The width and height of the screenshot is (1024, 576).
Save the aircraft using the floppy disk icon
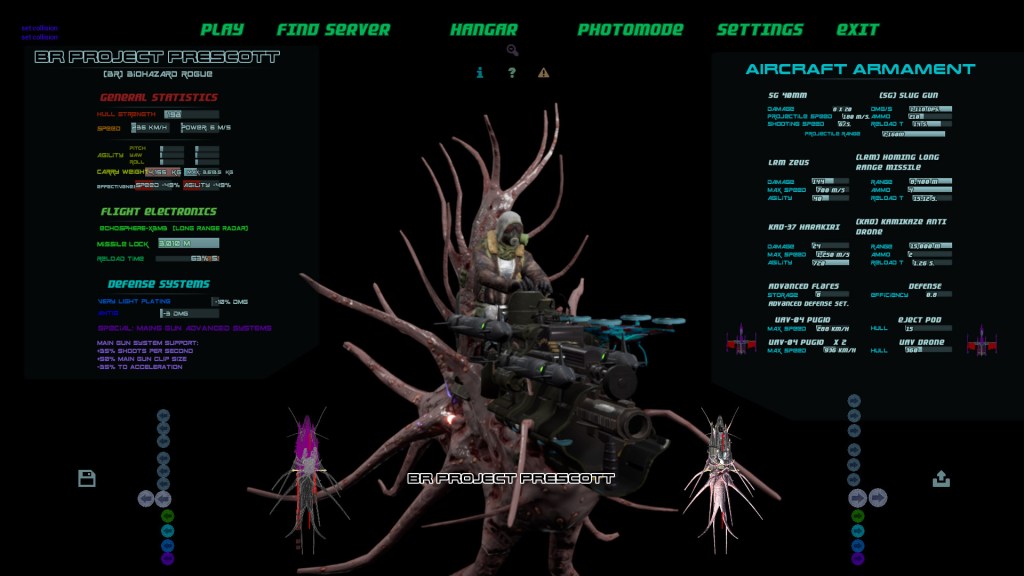click(87, 478)
